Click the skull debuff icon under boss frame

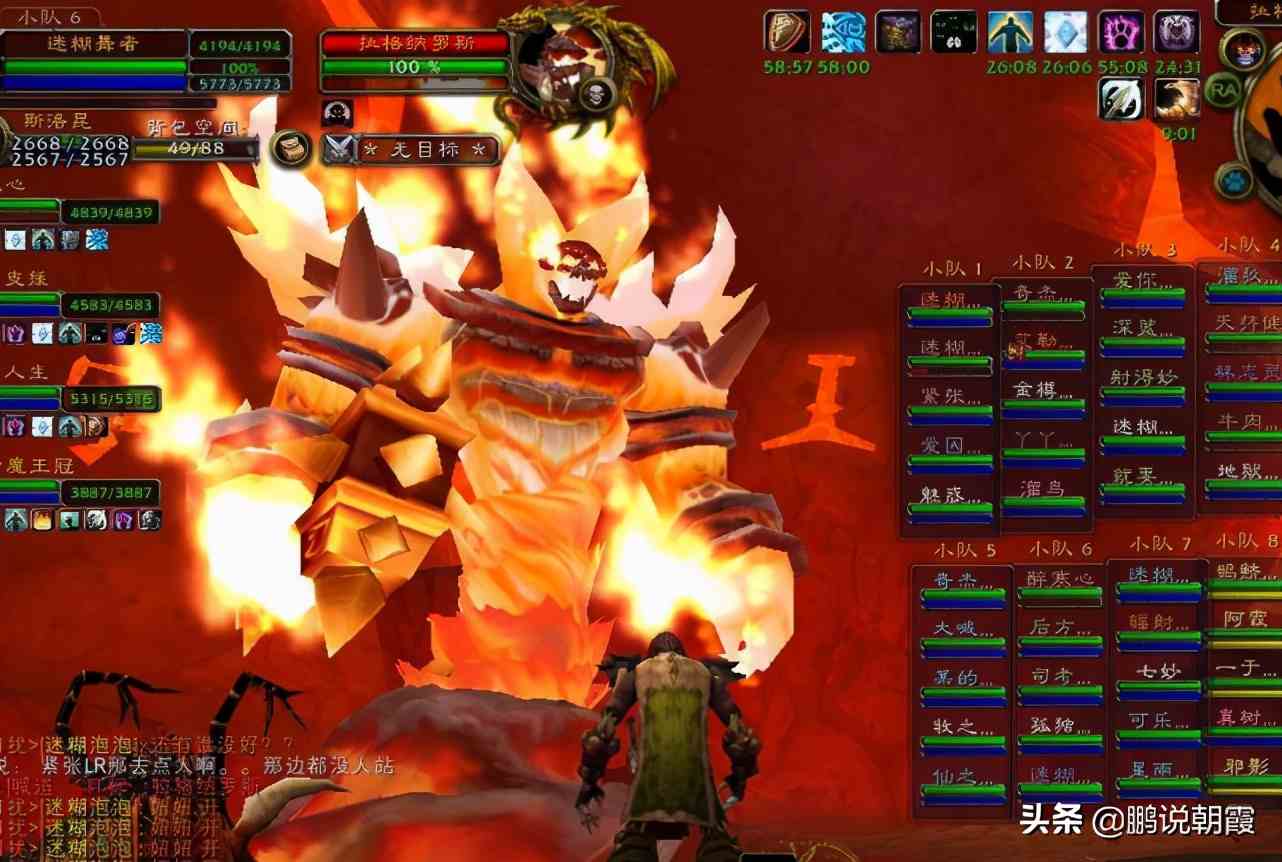point(336,113)
